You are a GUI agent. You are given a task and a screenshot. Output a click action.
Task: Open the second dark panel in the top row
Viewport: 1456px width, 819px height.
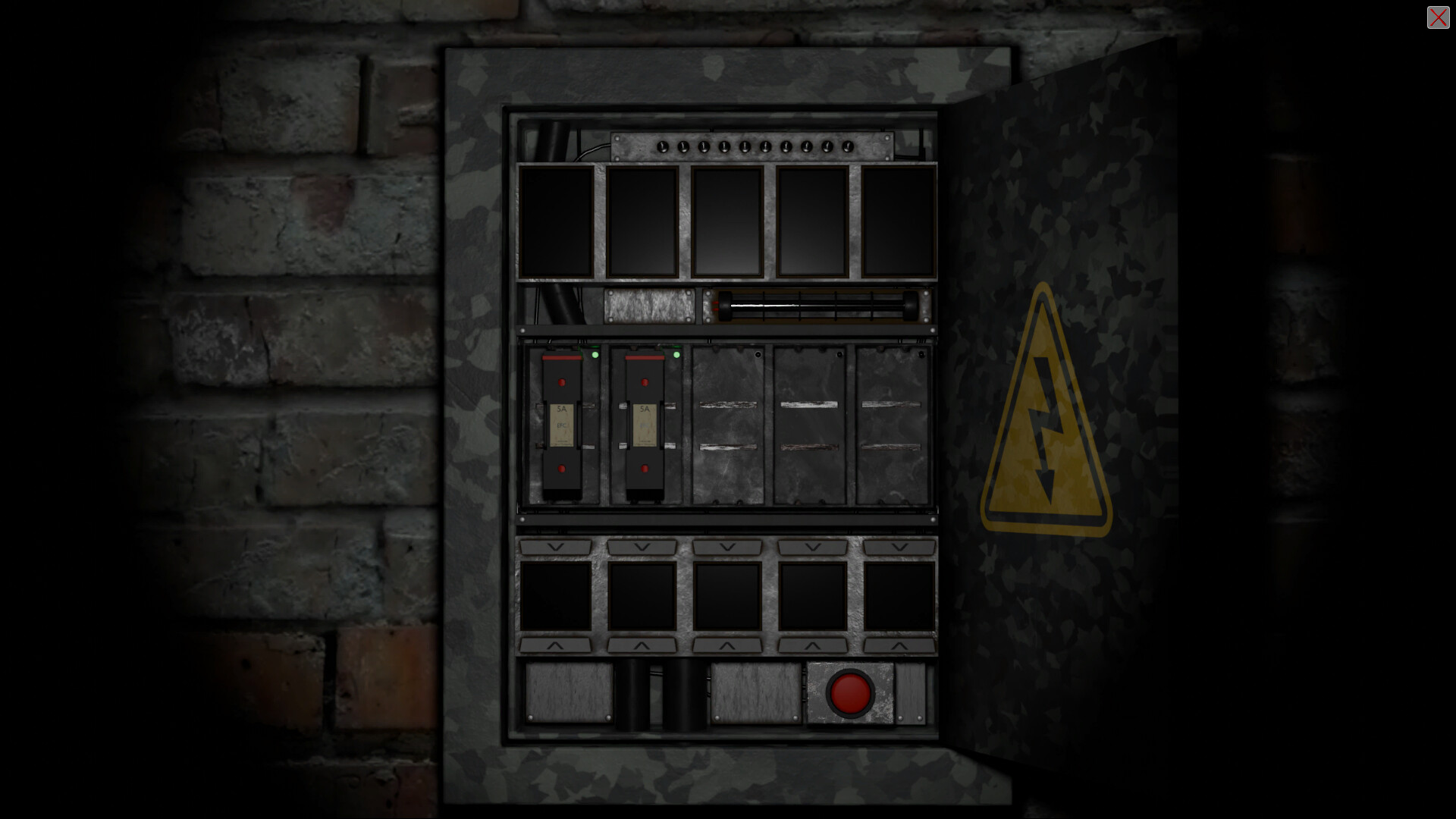pyautogui.click(x=643, y=222)
